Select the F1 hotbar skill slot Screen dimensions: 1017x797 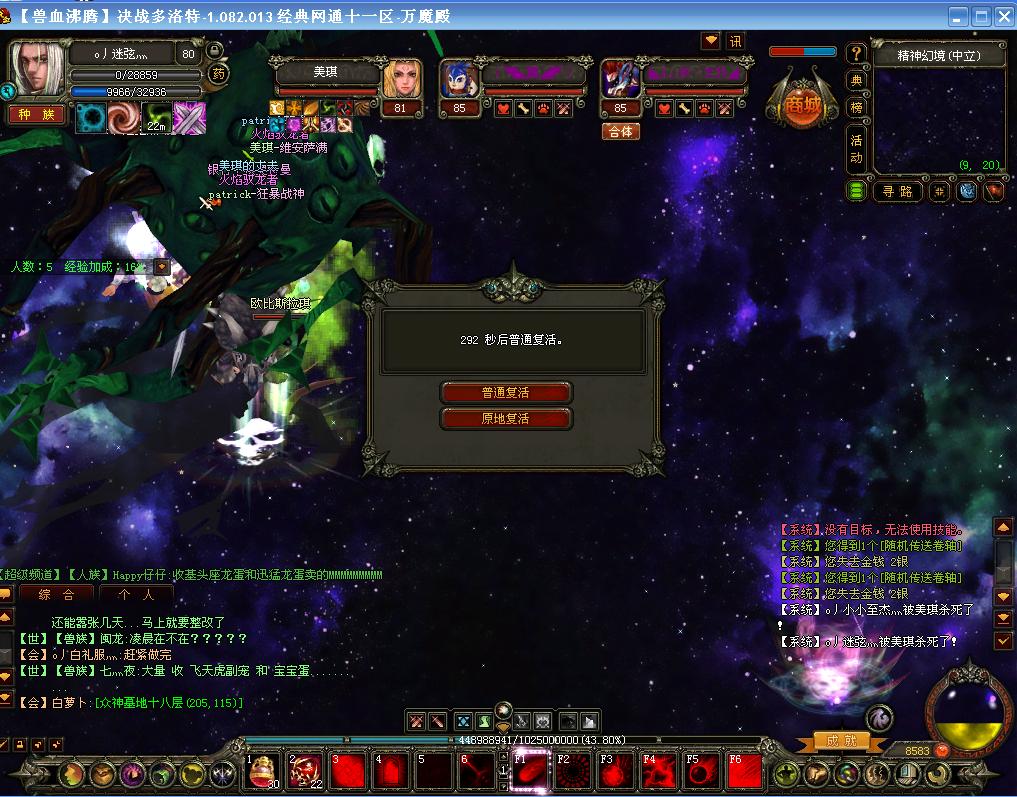pyautogui.click(x=532, y=771)
